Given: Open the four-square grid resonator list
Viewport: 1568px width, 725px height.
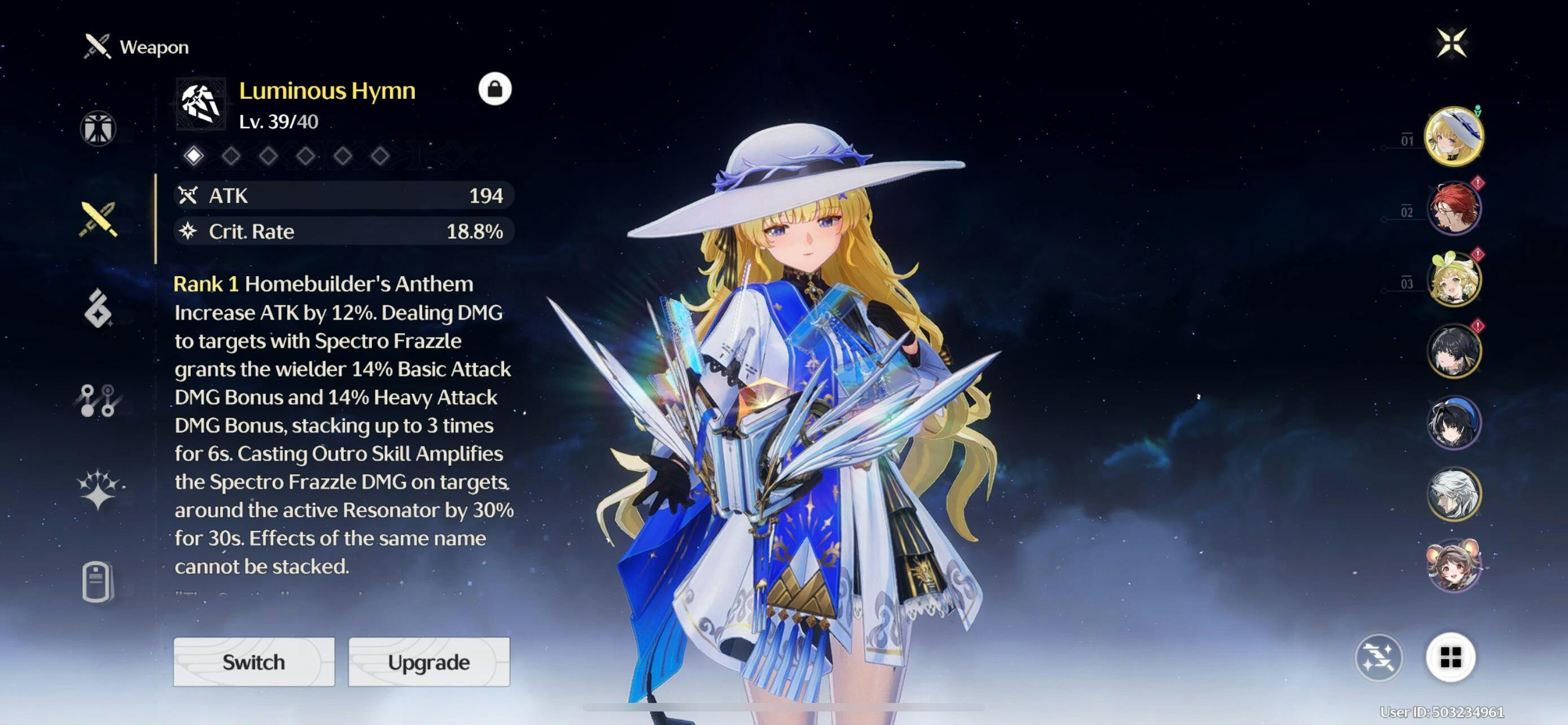Looking at the screenshot, I should click(x=1450, y=657).
